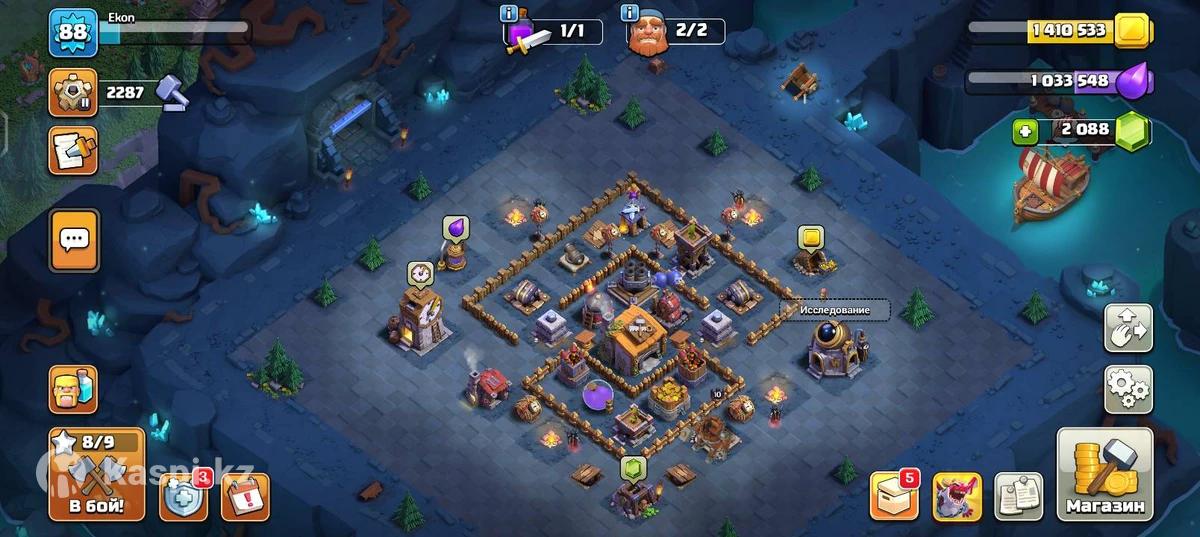The height and width of the screenshot is (537, 1200).
Task: Open the army overview barbarian icon
Action: point(73,390)
